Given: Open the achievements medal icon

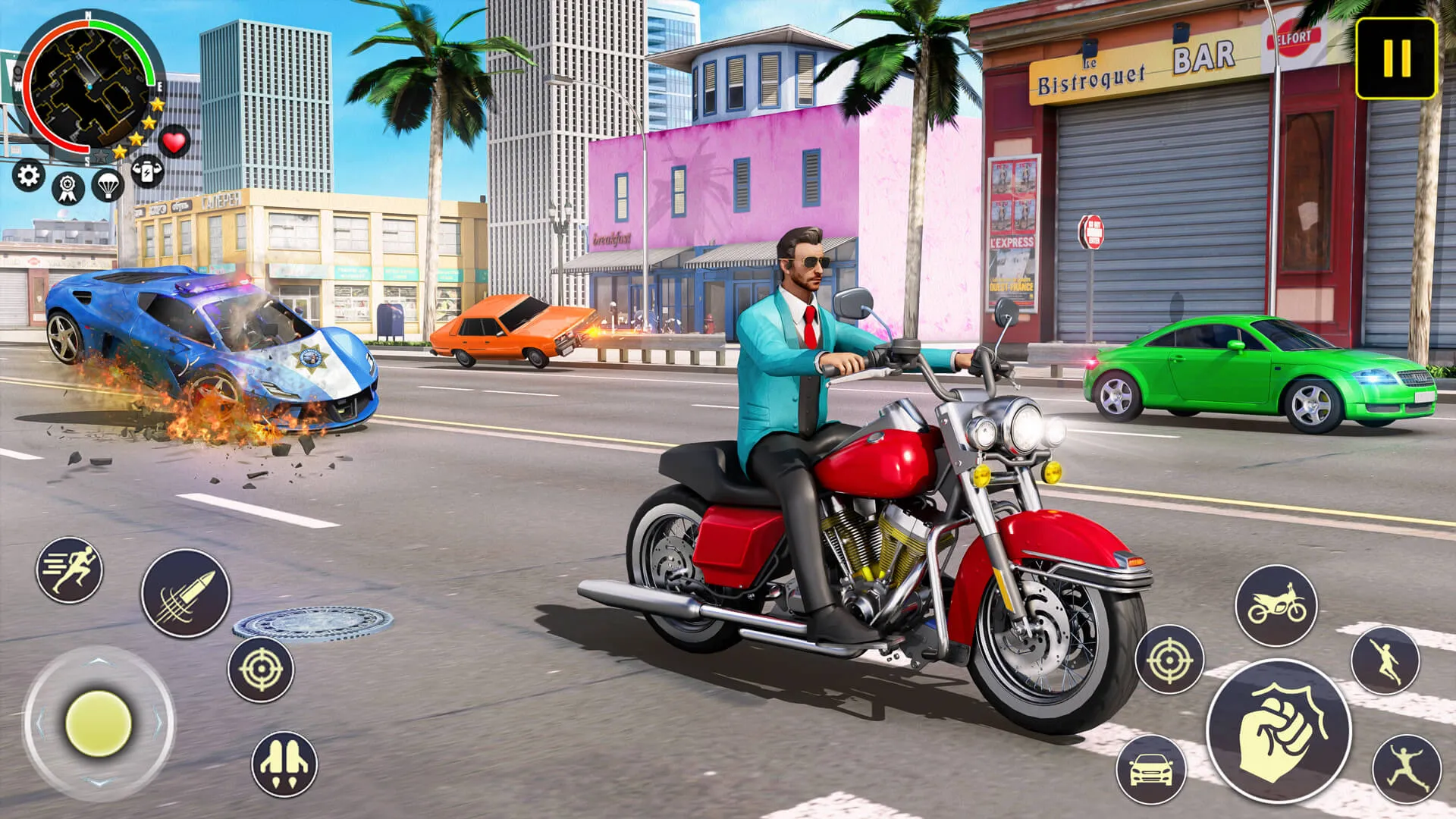Looking at the screenshot, I should point(67,188).
